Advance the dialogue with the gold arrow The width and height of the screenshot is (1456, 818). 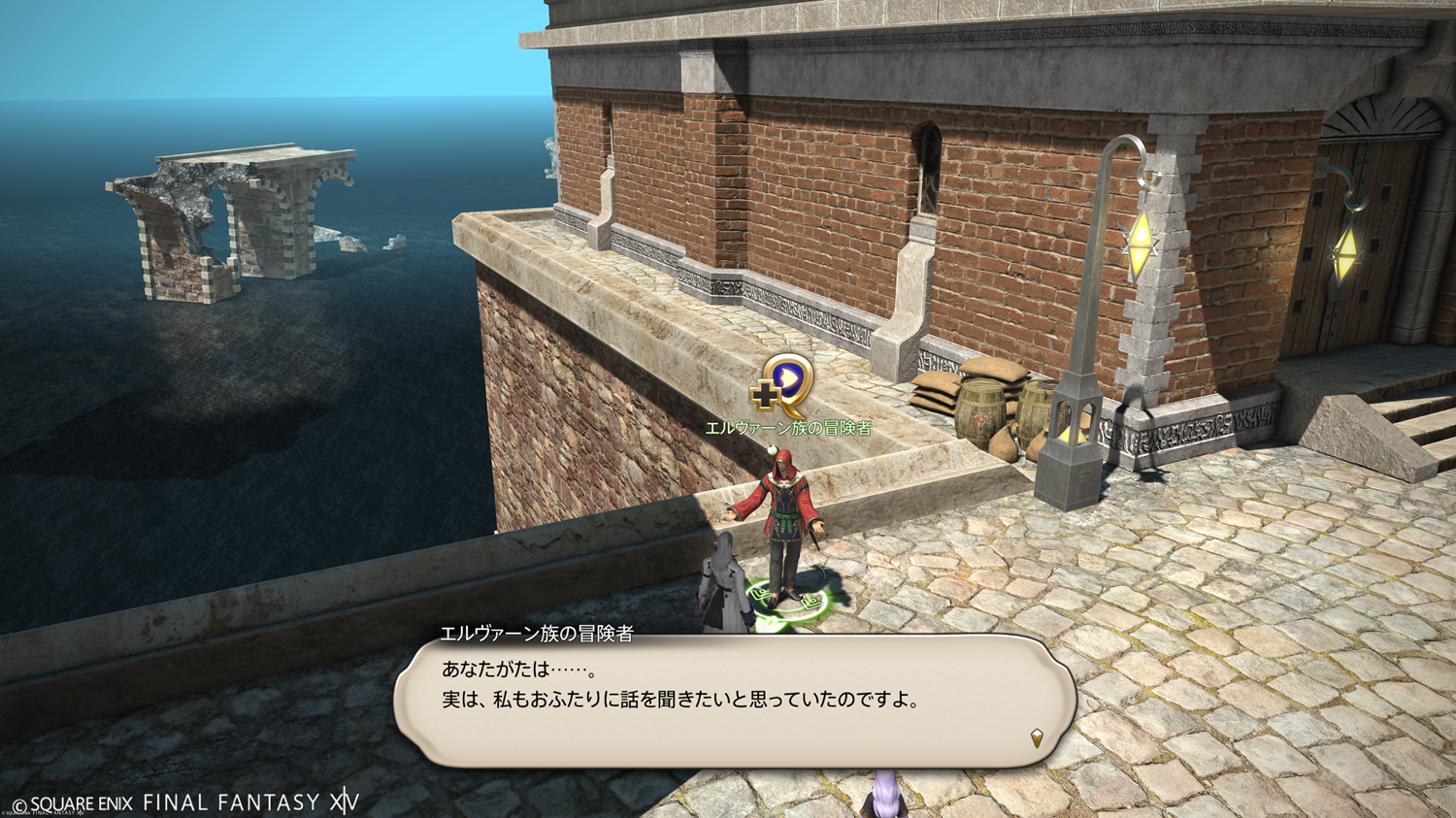1037,737
